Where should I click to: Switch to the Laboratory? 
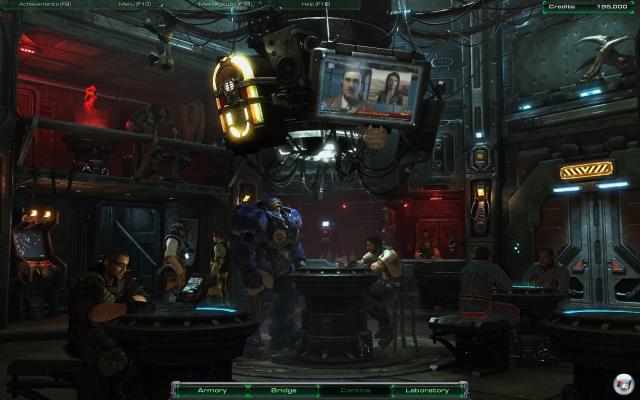click(x=427, y=390)
